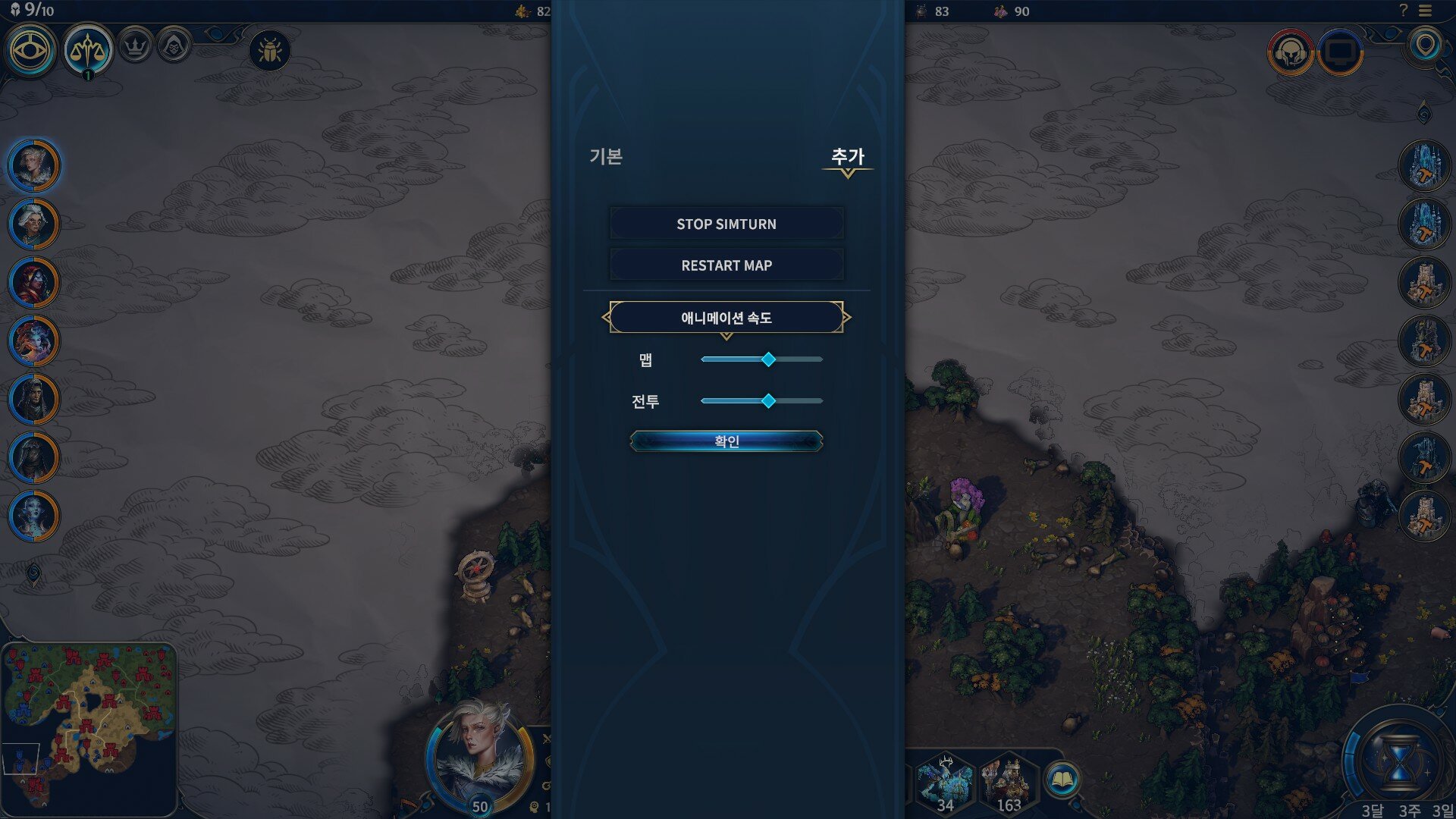
Task: Select the 추가 tab
Action: 847,156
